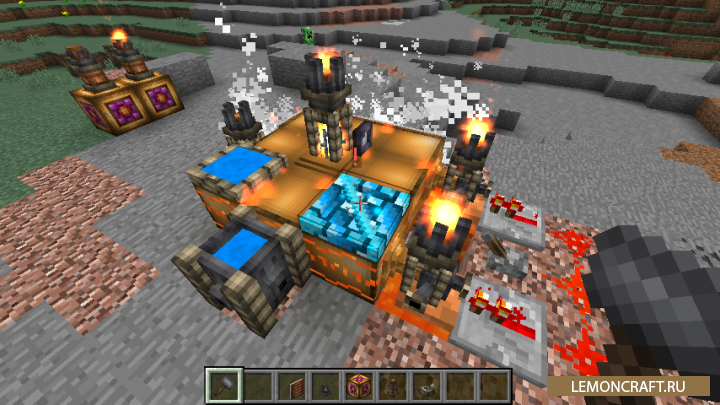This screenshot has width=720, height=405.
Task: Select the gold and purple cube block slot
Action: (x=357, y=385)
